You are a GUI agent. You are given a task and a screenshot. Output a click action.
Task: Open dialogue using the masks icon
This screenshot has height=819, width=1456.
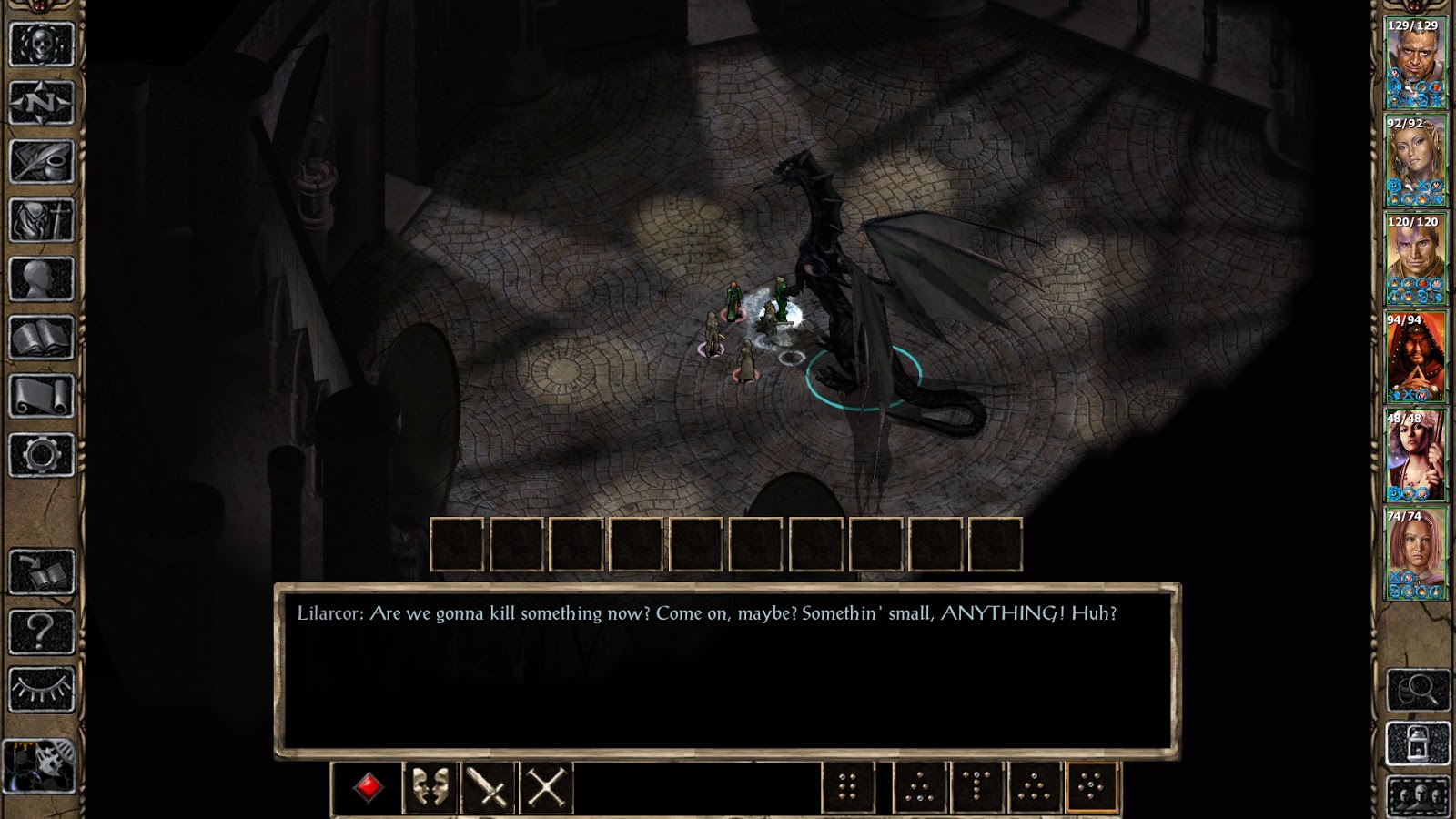point(429,784)
